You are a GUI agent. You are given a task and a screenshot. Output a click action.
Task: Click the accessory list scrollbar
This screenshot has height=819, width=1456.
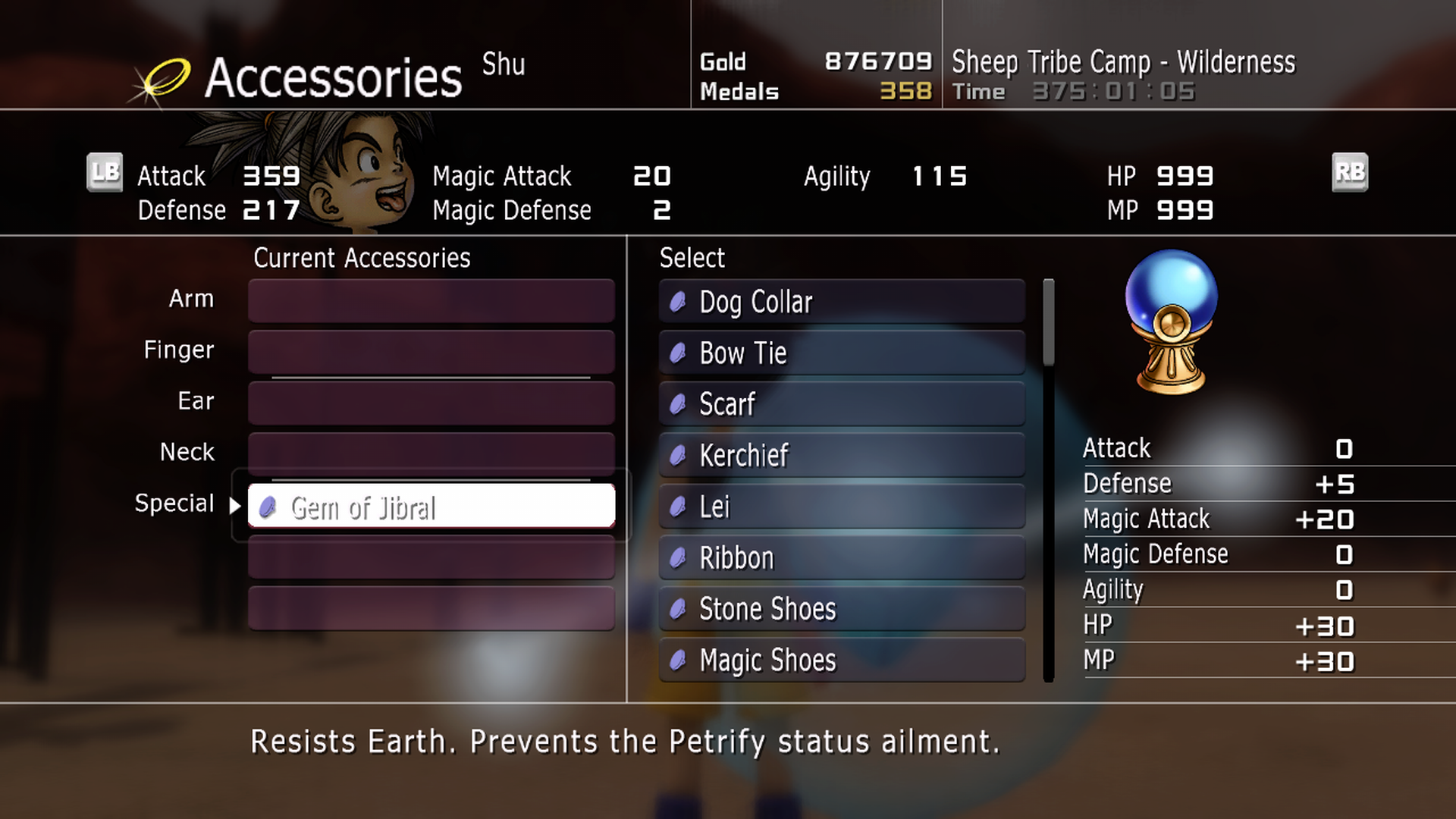(1049, 322)
